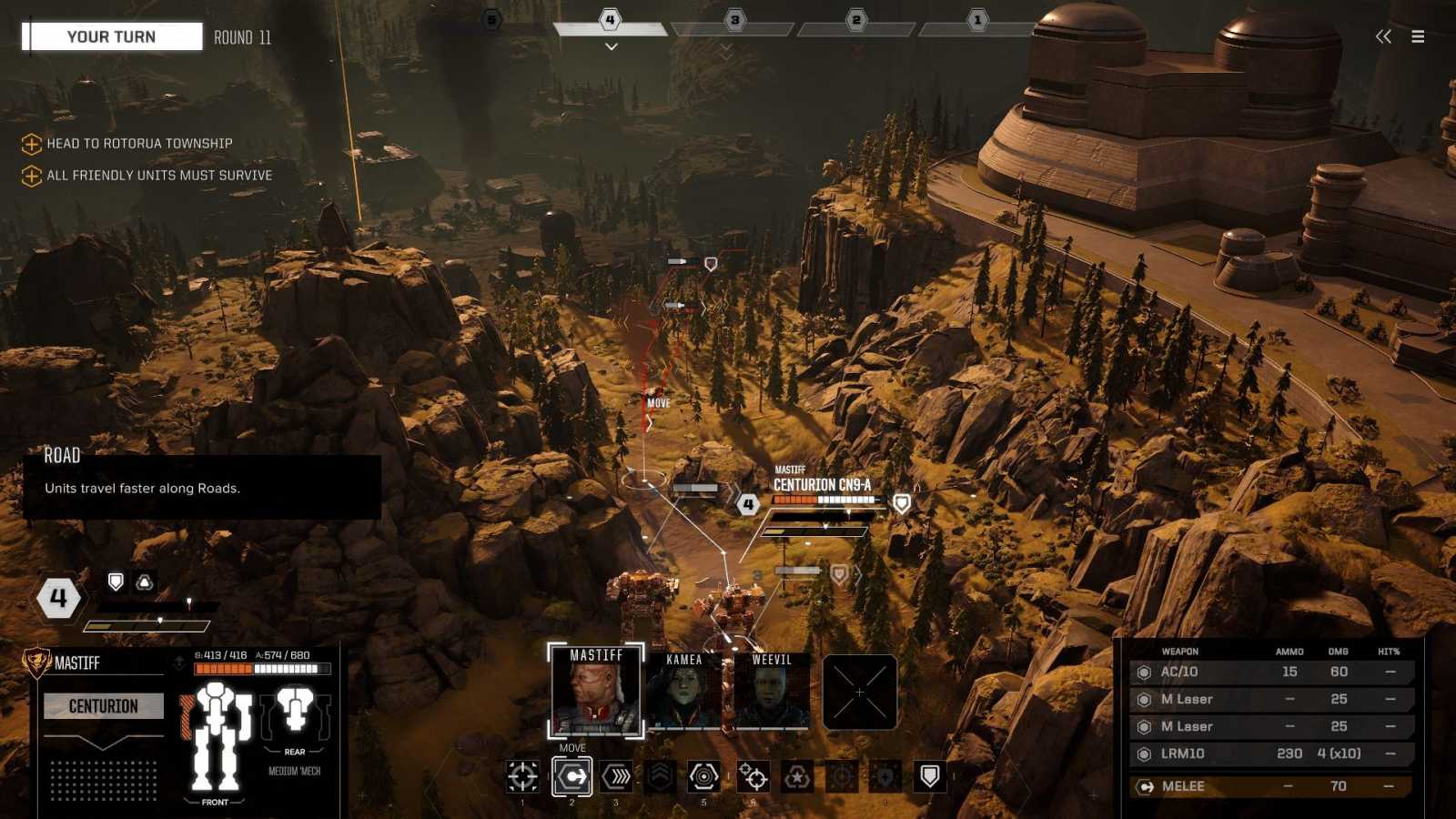The height and width of the screenshot is (819, 1456).
Task: Select the Centurion CN9-A unit nameplate
Action: (x=822, y=485)
